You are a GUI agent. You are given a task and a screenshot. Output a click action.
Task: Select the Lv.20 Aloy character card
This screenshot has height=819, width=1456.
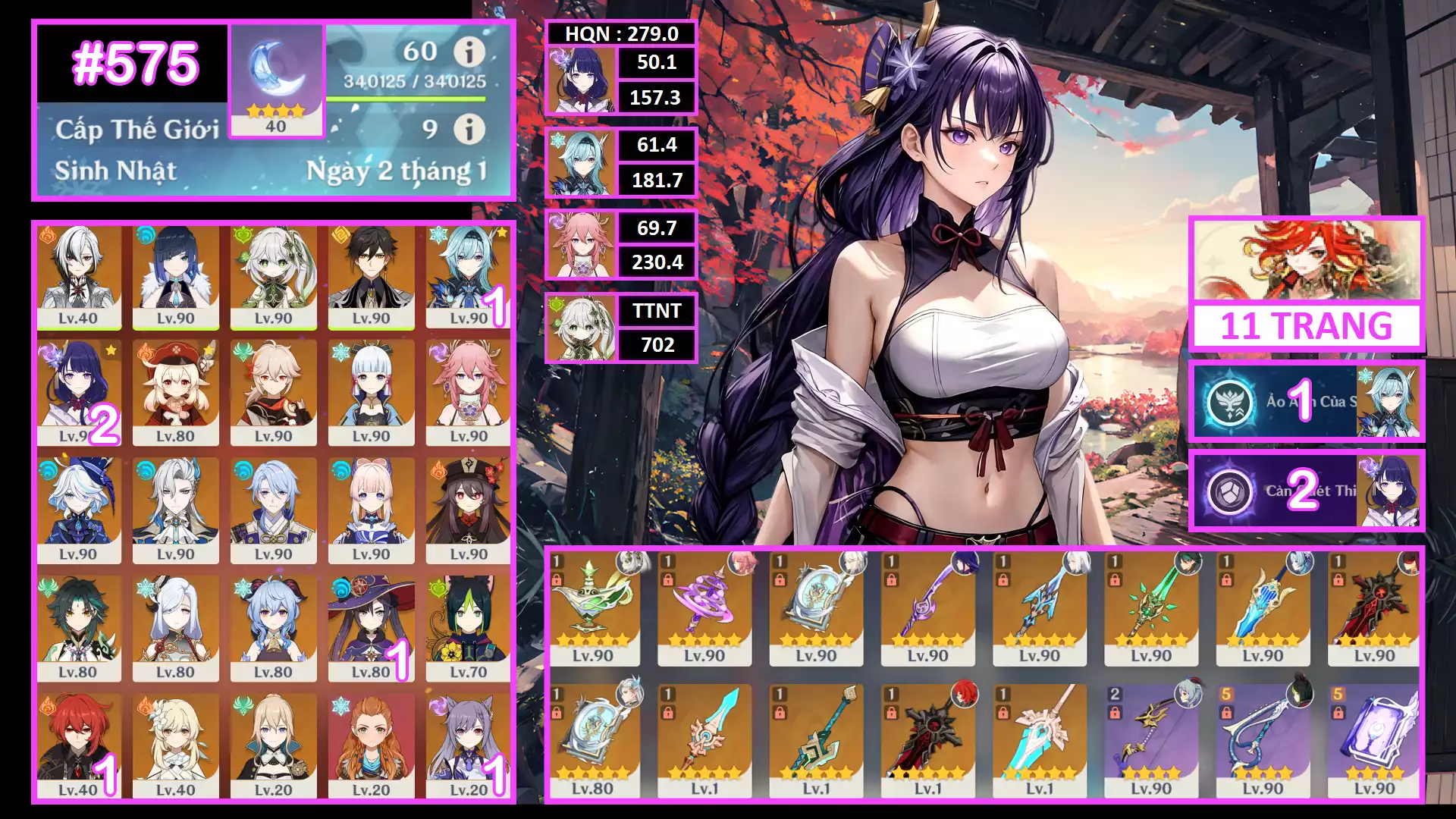(x=371, y=747)
